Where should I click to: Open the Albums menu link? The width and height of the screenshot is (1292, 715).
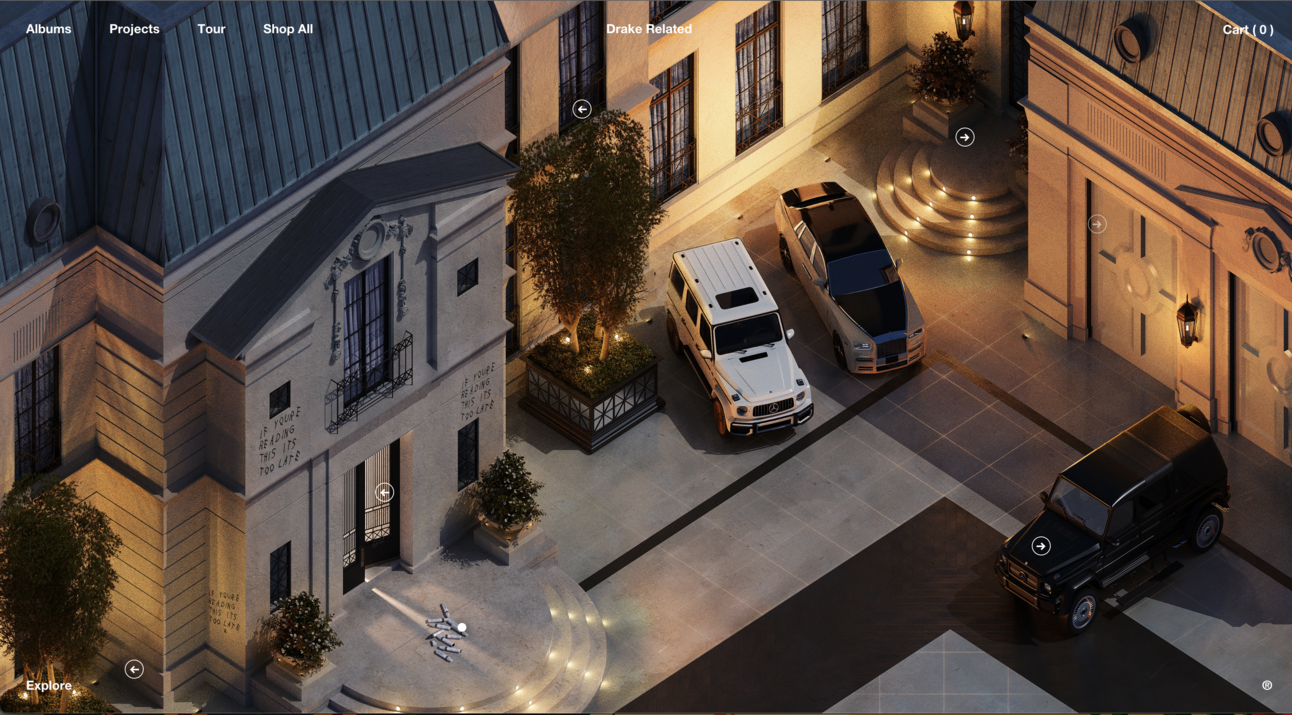[48, 29]
